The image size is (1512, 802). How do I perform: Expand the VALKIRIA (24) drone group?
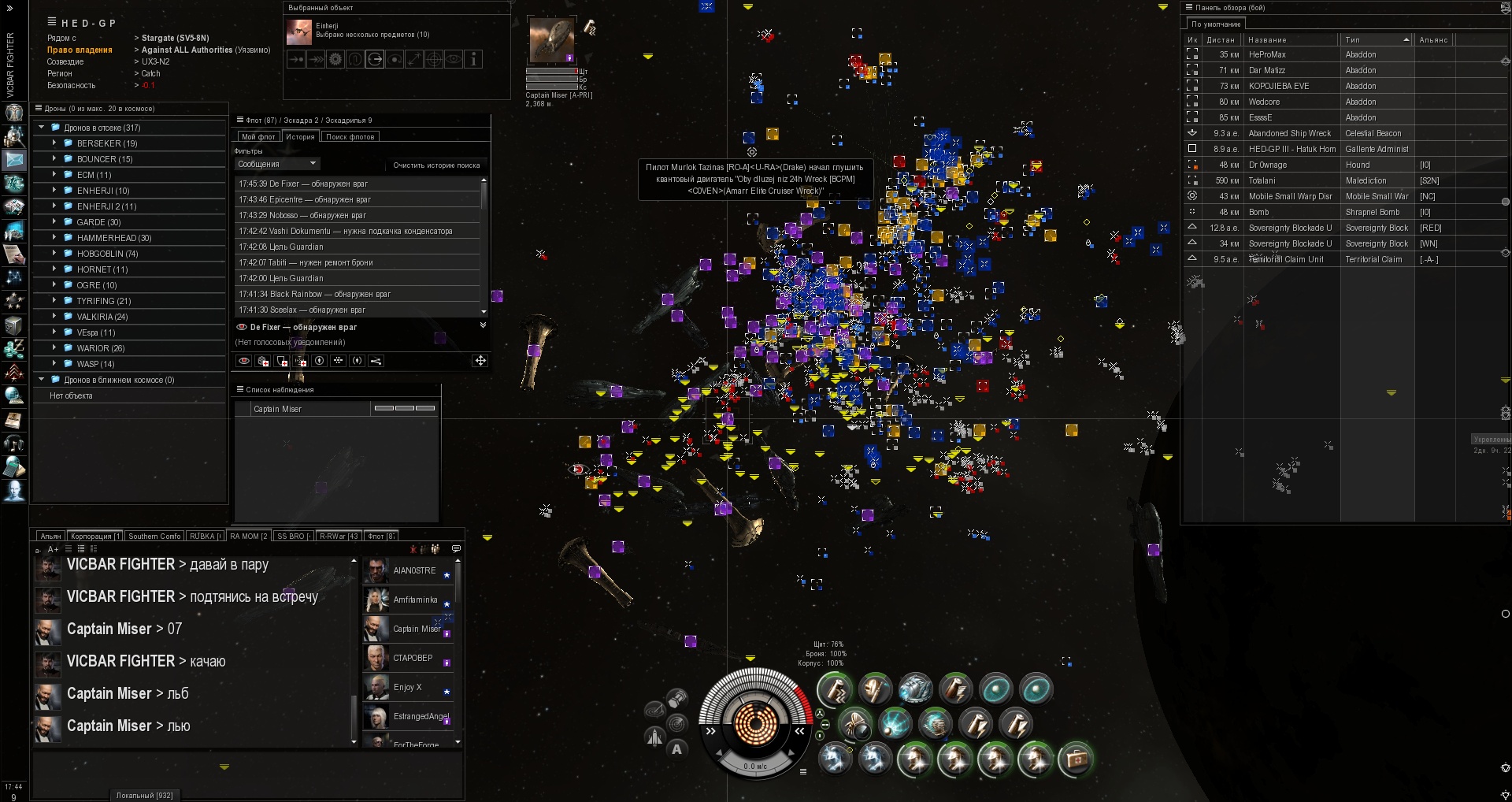(54, 317)
